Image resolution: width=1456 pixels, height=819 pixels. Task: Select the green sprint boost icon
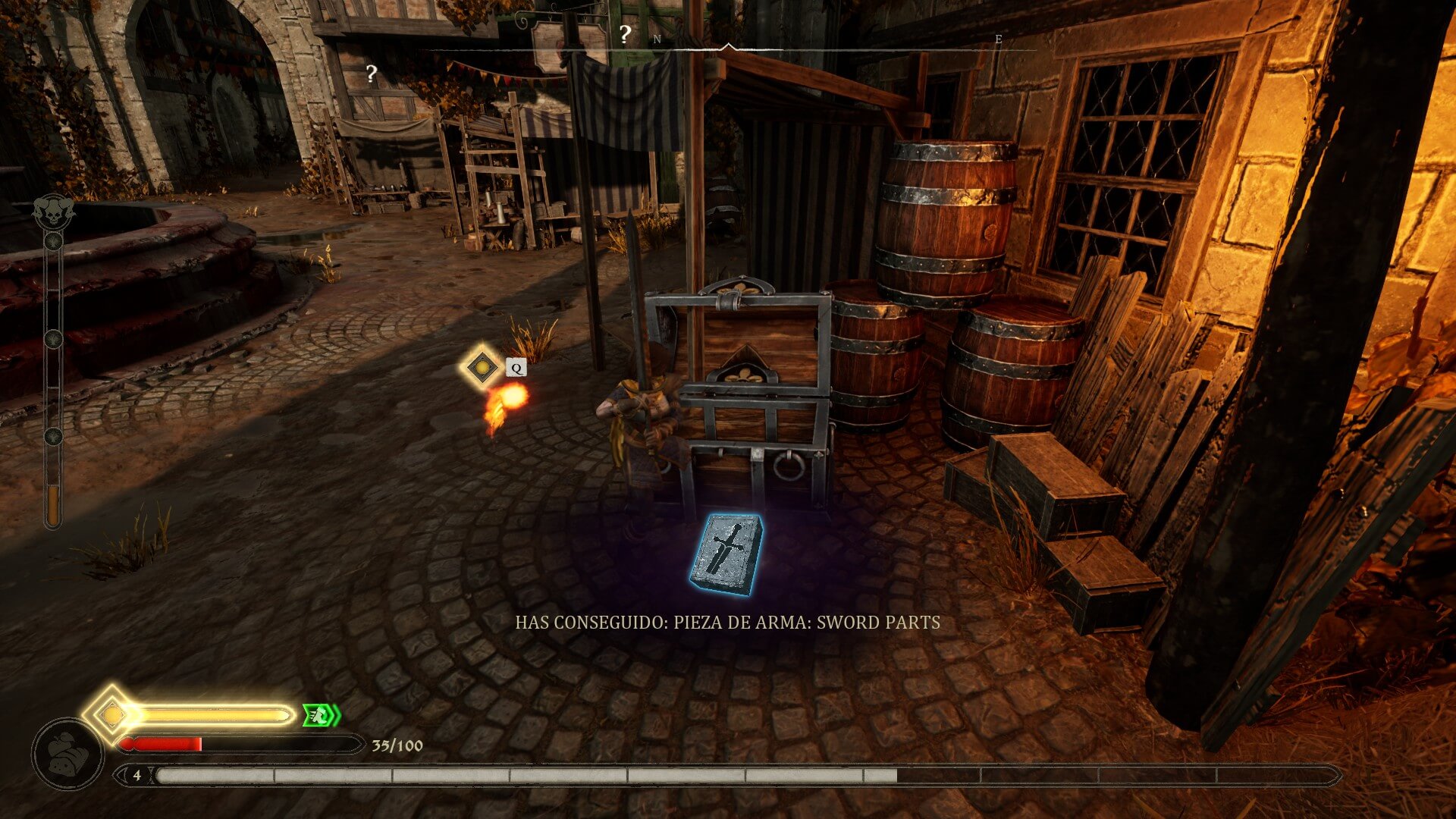pyautogui.click(x=322, y=714)
